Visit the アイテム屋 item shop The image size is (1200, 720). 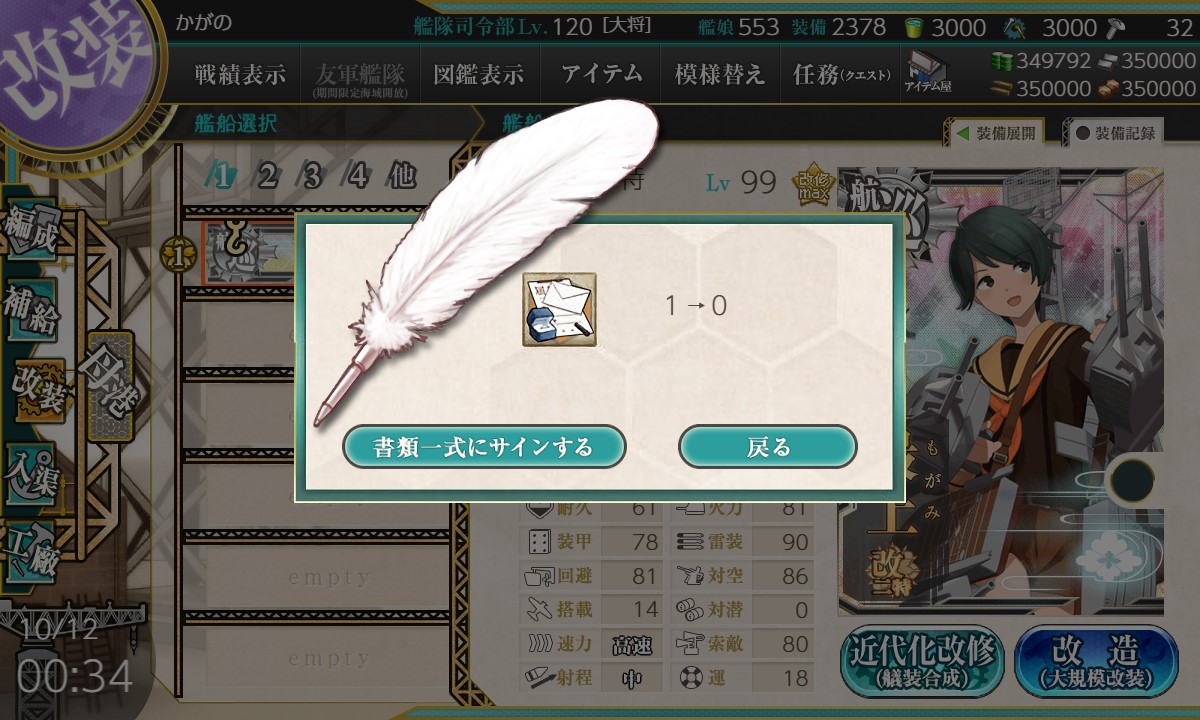(x=928, y=72)
